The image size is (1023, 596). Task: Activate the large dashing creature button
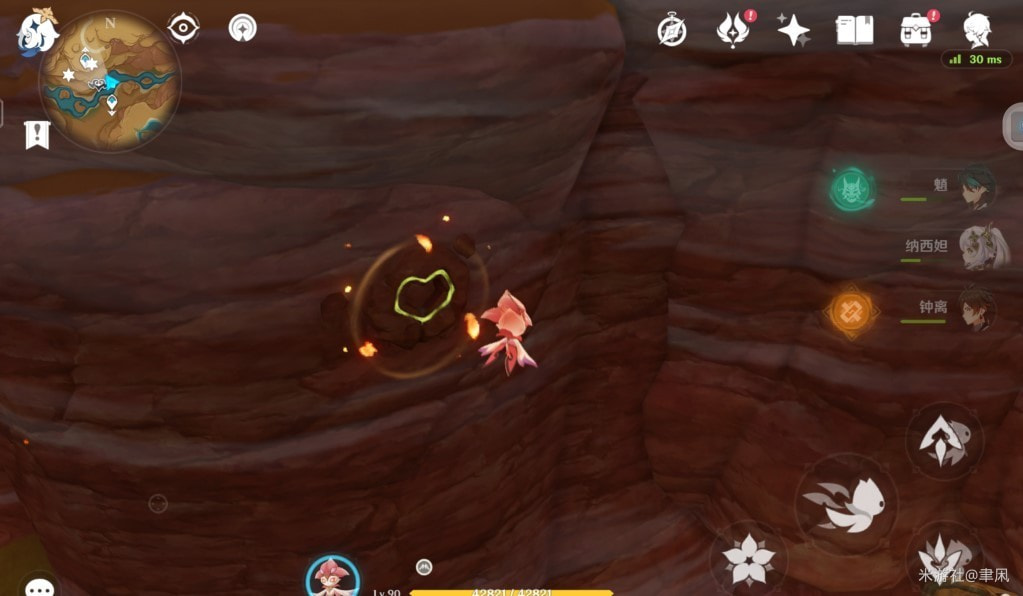pyautogui.click(x=846, y=504)
